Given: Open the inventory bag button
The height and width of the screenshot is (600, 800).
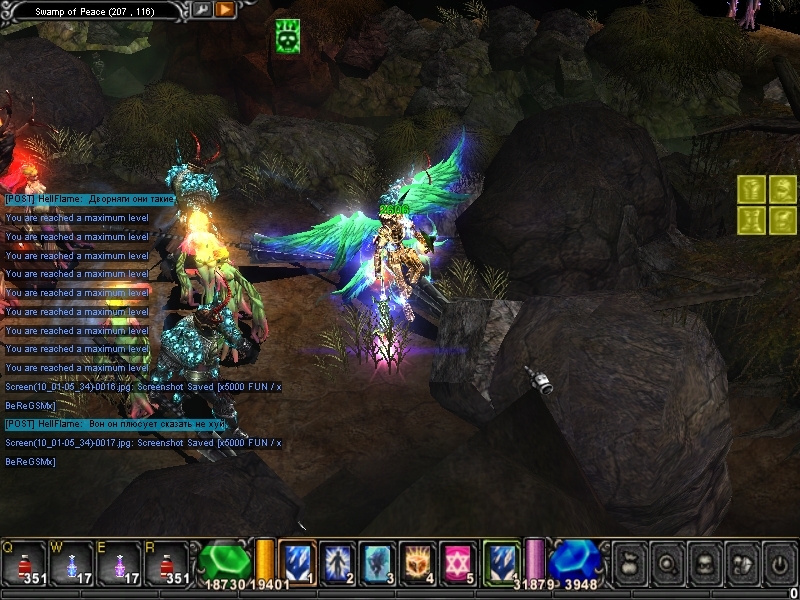Looking at the screenshot, I should click(631, 563).
